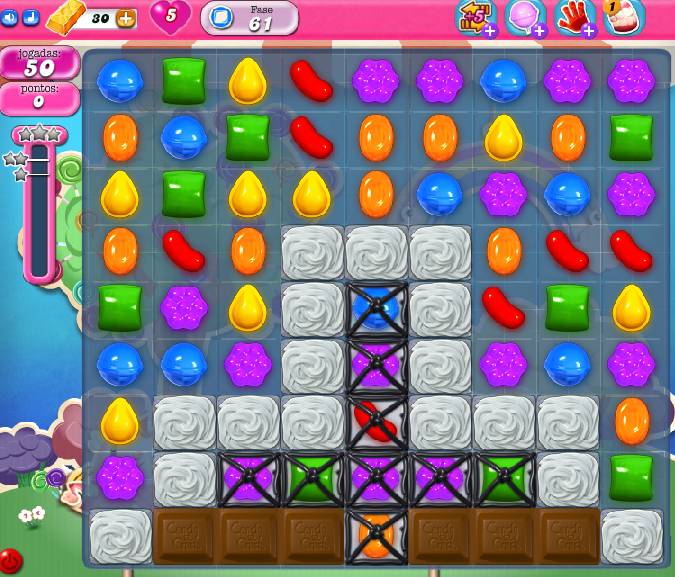675x577 pixels.
Task: Use the cake booster with count 1
Action: [623, 17]
